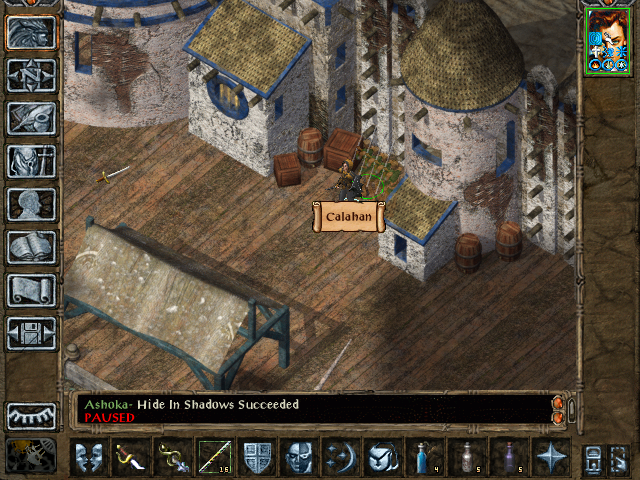Use the blue potion quick item
The image size is (640, 480).
point(425,457)
